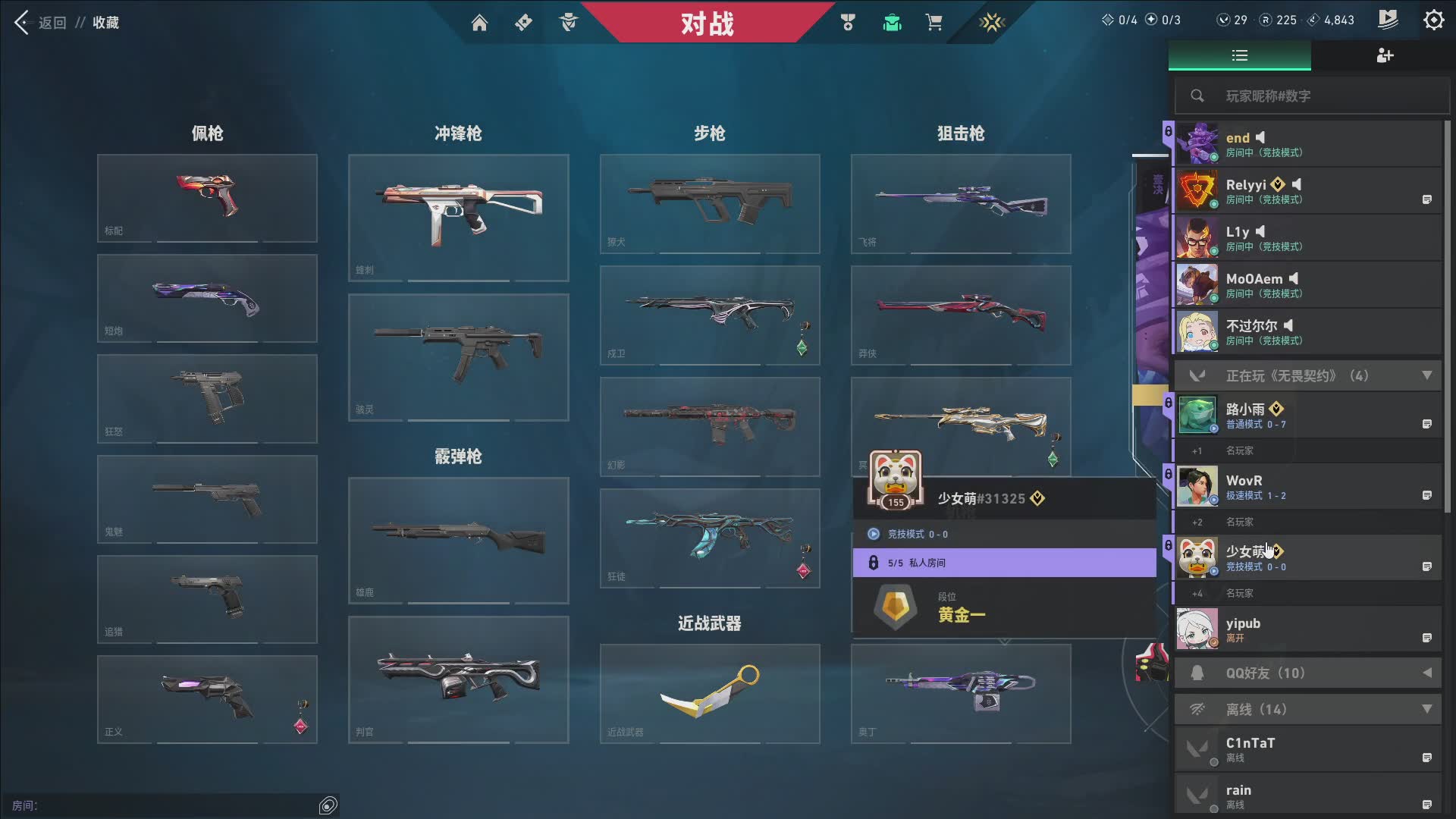Open the home icon in top navigation

pyautogui.click(x=479, y=23)
